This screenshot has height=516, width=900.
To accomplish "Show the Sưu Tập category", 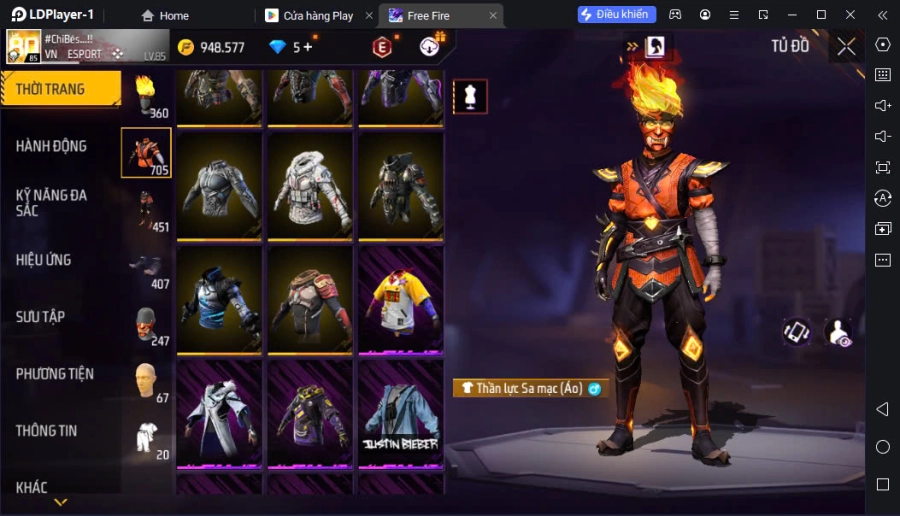I will 42,317.
